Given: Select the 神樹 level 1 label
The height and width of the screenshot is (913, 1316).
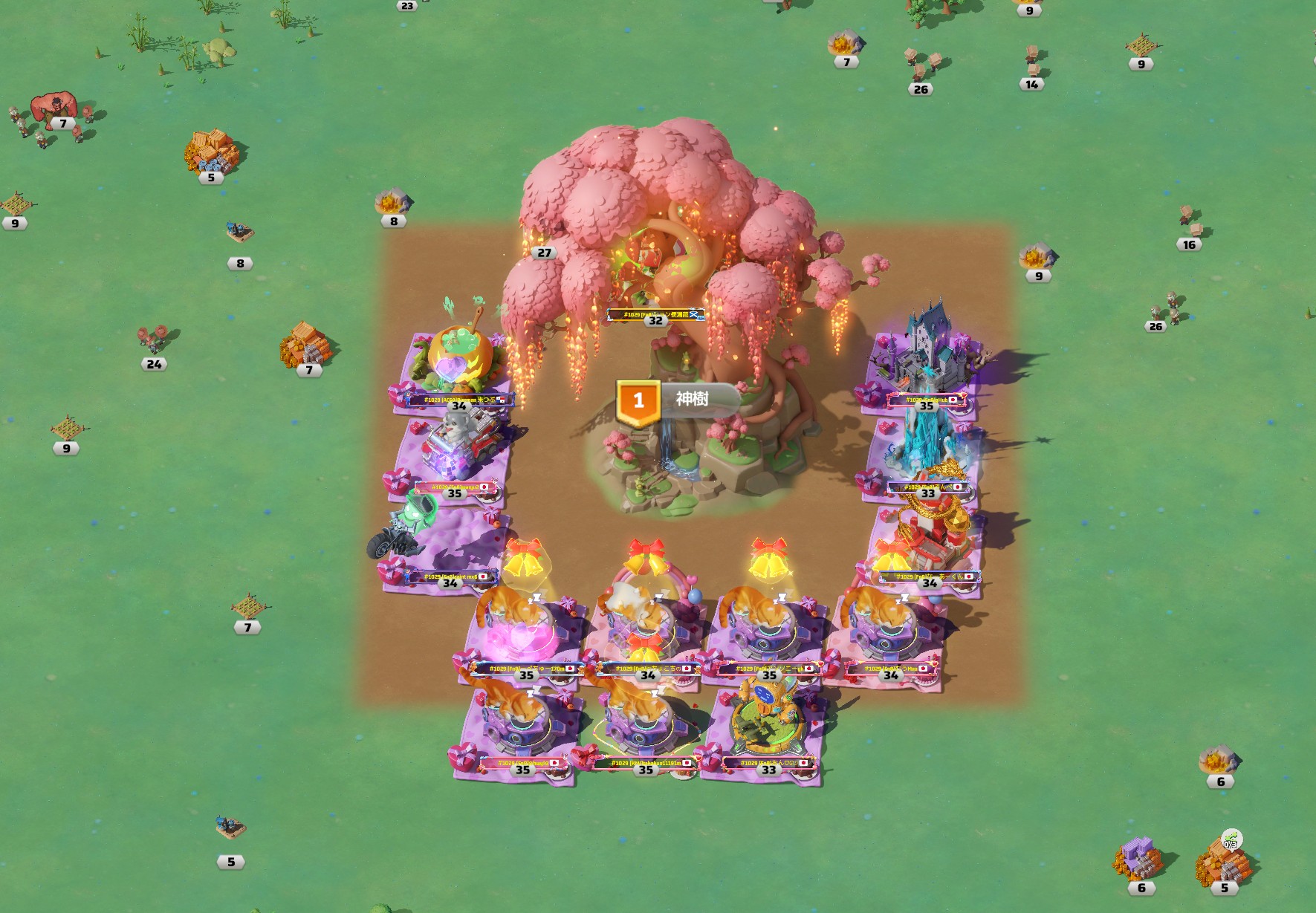Looking at the screenshot, I should [x=678, y=400].
